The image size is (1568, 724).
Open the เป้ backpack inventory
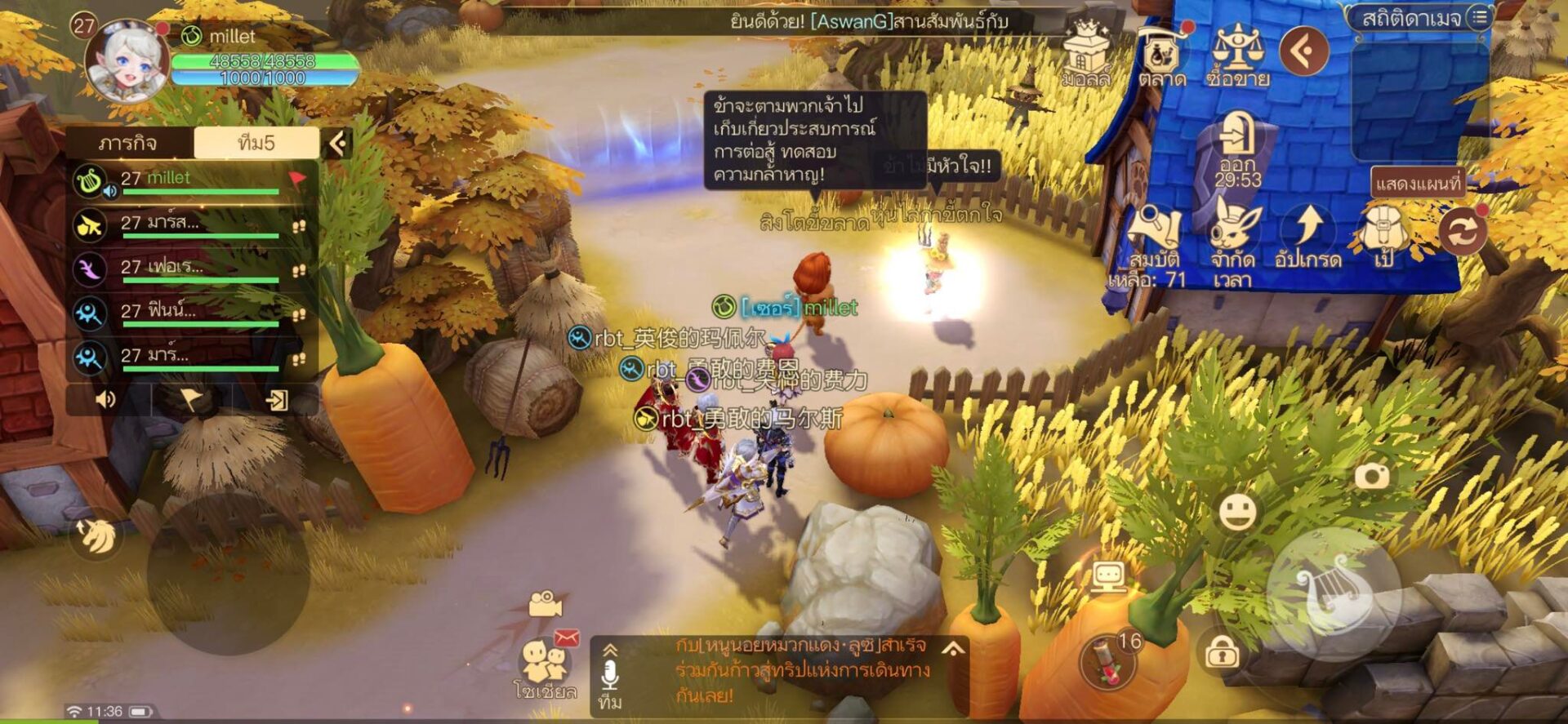point(1383,235)
